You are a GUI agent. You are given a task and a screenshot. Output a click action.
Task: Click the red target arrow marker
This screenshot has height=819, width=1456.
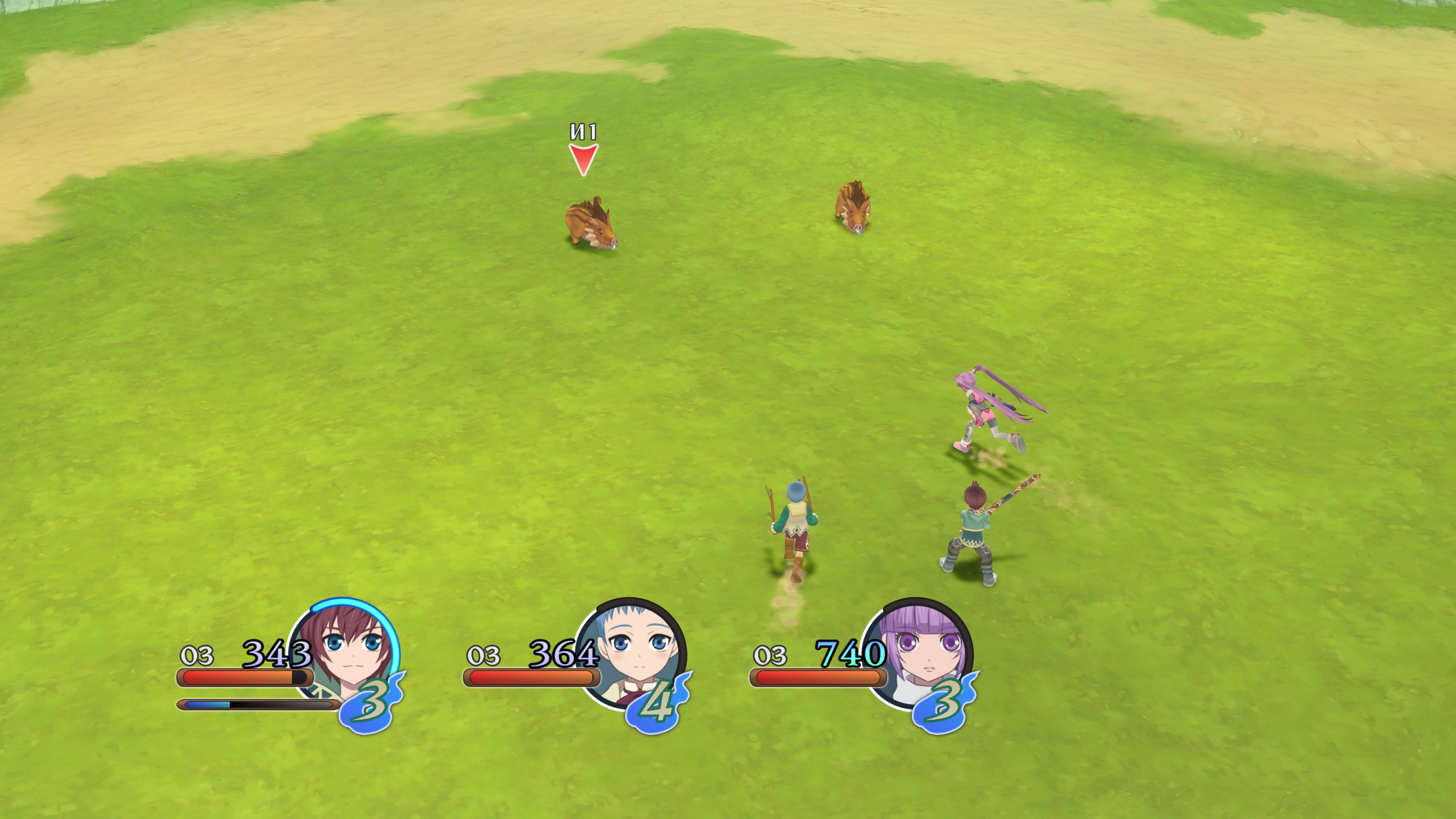583,159
